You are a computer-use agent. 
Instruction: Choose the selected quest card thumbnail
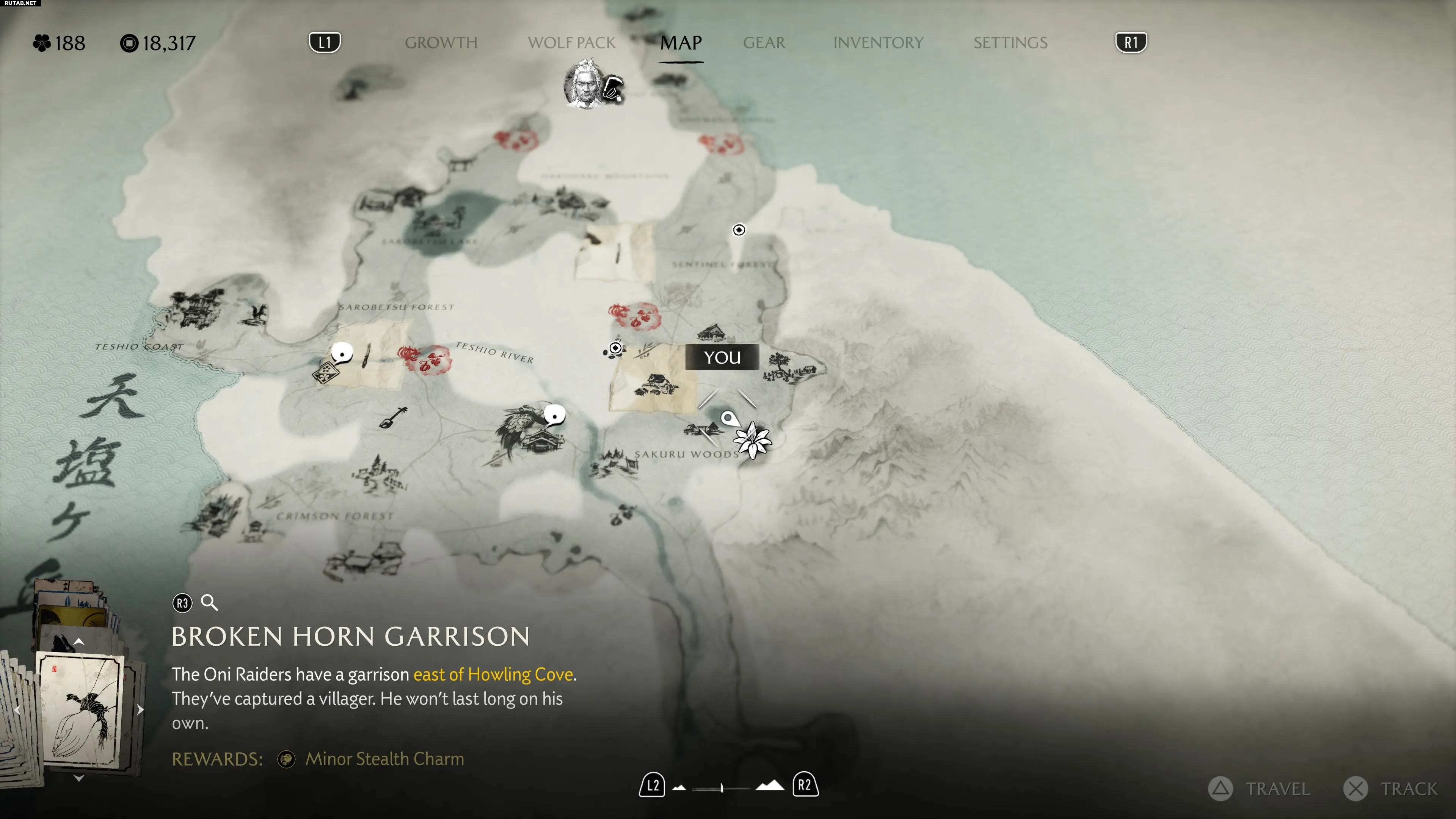click(x=80, y=710)
